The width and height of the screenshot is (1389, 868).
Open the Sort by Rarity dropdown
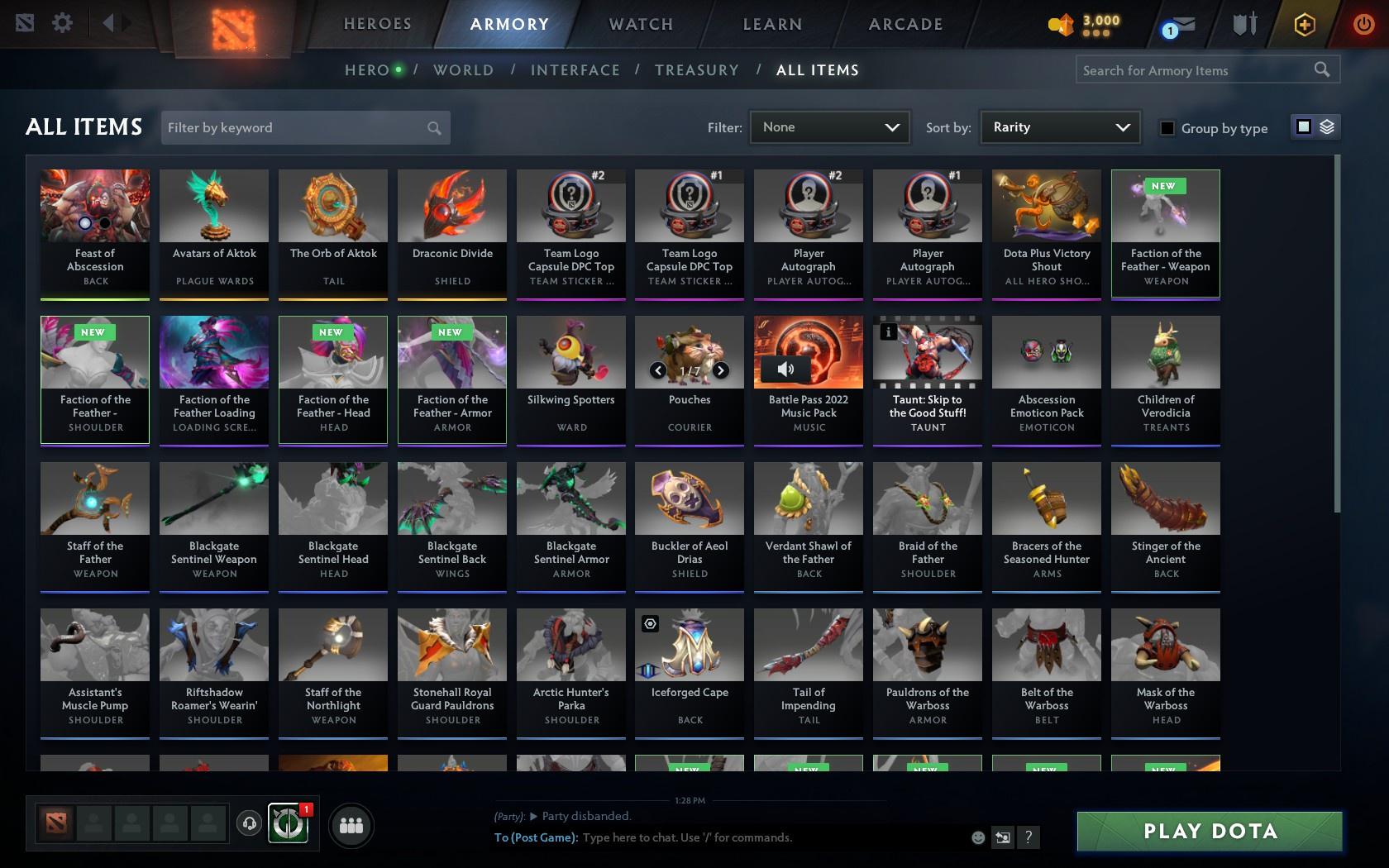click(1059, 127)
